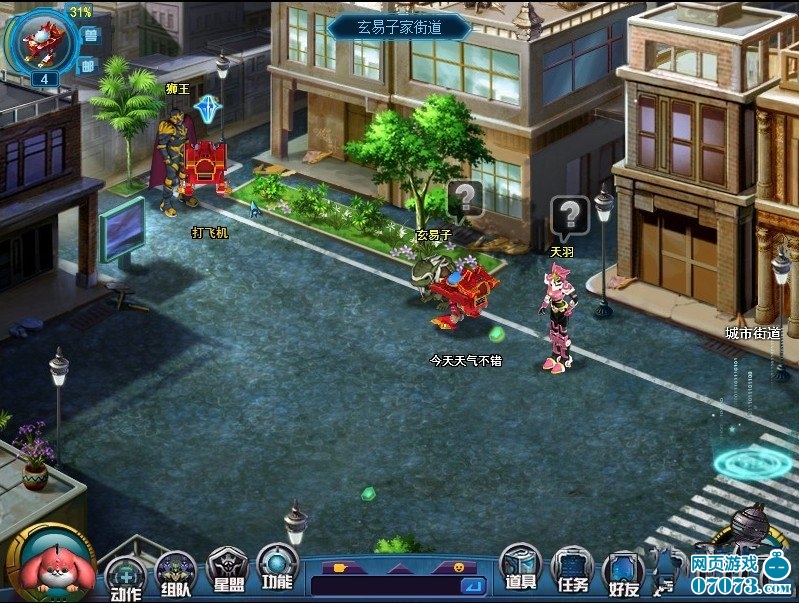This screenshot has height=603, width=799.
Task: Open the 动作 (actions) menu
Action: (125, 577)
